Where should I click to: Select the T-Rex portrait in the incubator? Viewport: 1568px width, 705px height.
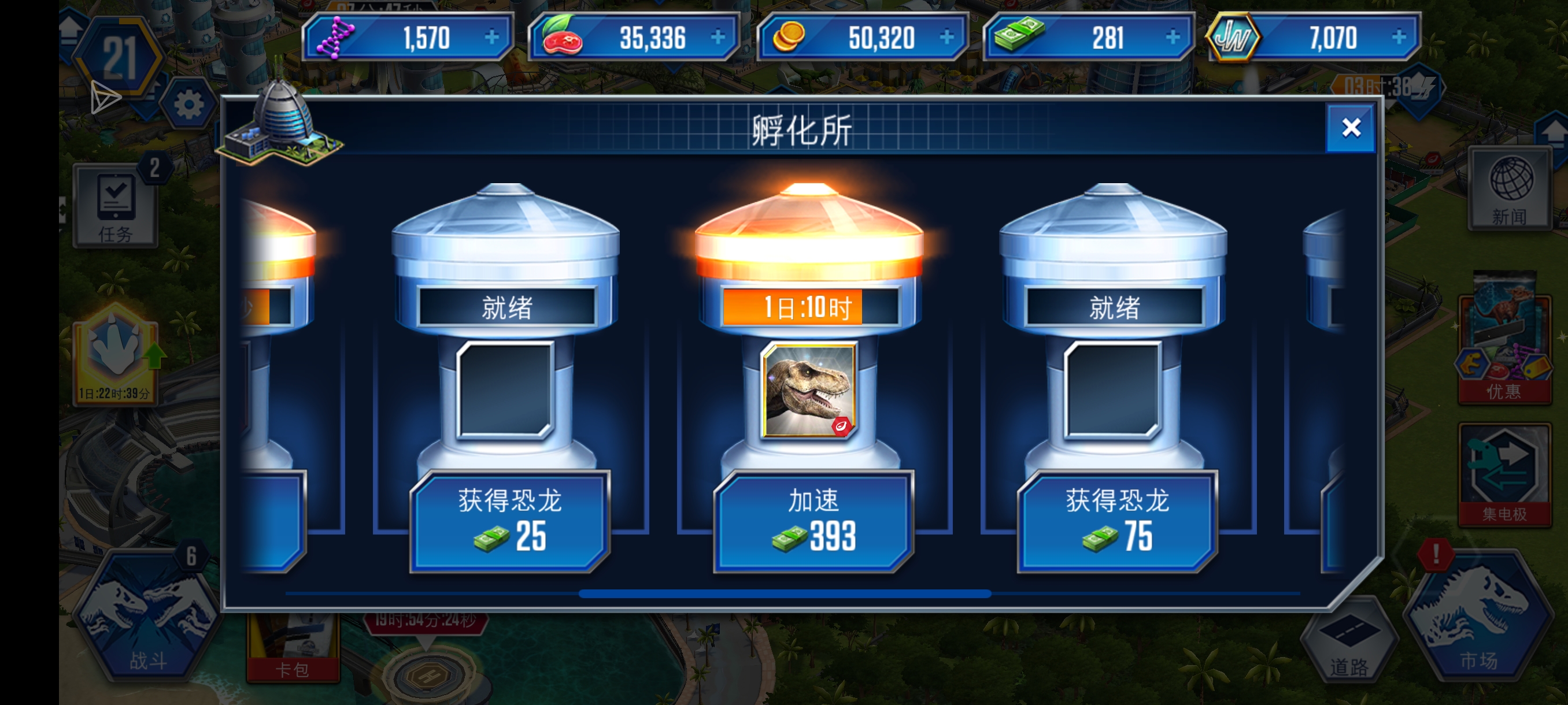tap(809, 390)
